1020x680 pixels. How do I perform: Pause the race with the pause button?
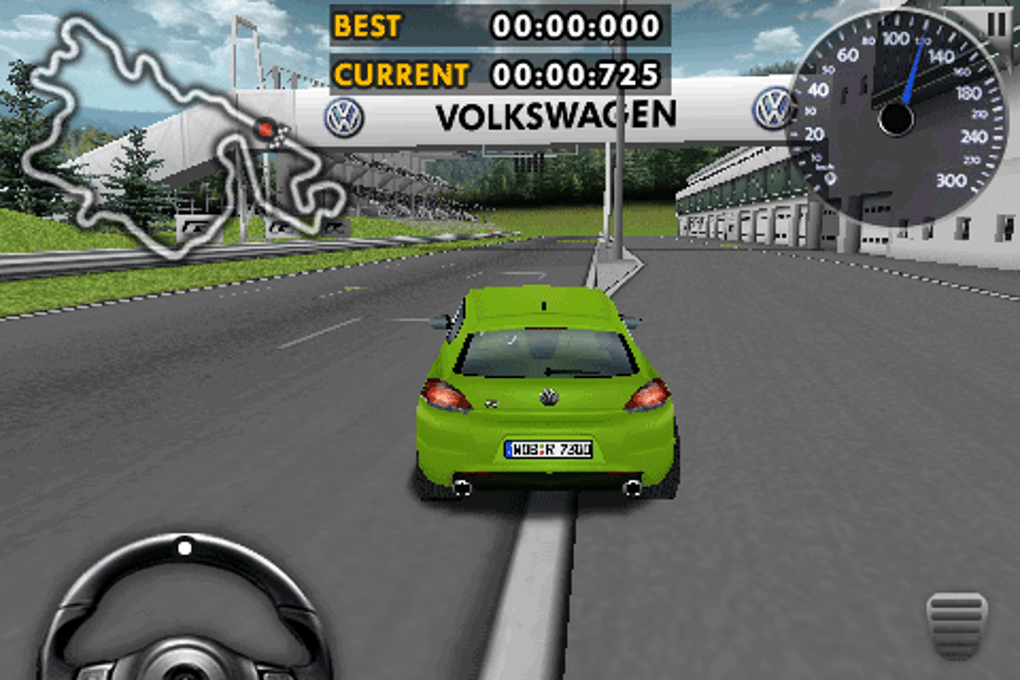coord(996,23)
